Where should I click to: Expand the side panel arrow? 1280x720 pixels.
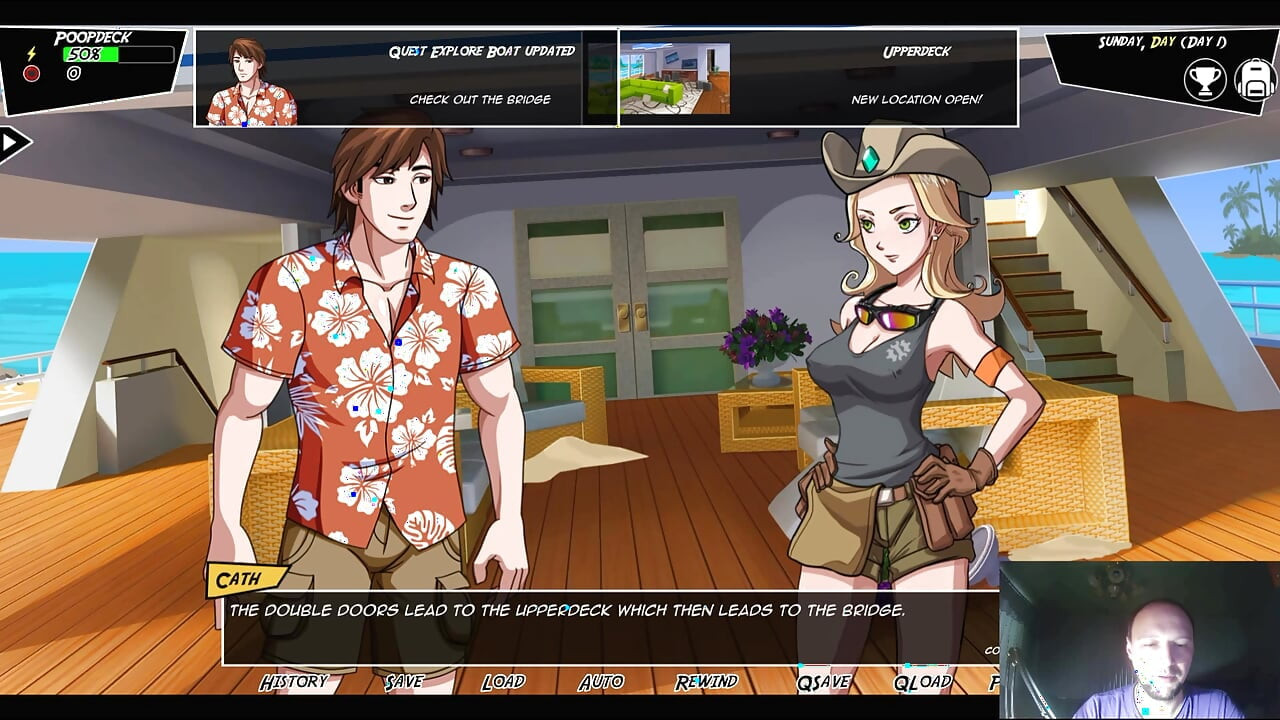(13, 143)
